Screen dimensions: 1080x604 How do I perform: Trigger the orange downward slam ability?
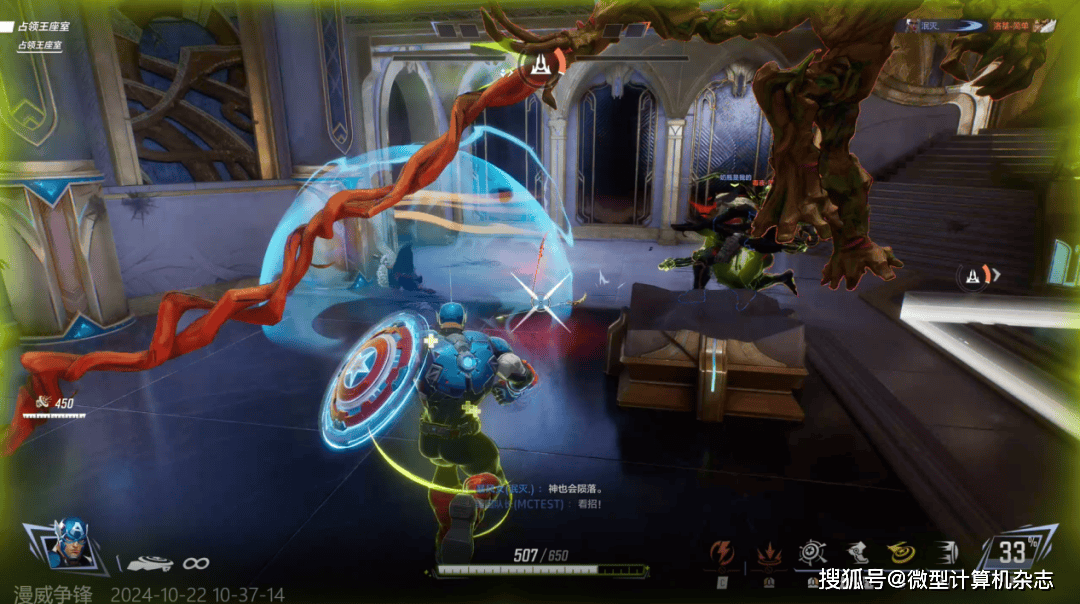pos(769,553)
